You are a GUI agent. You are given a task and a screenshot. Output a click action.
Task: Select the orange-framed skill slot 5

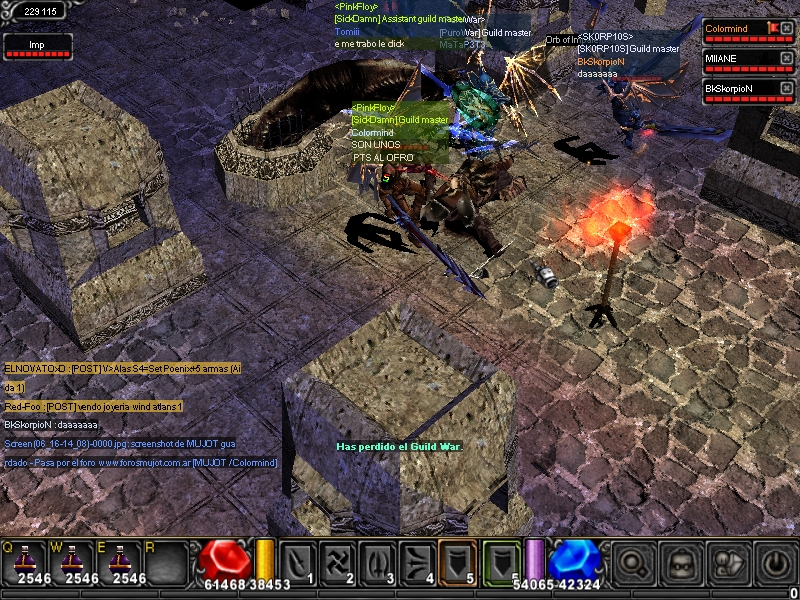tap(456, 562)
